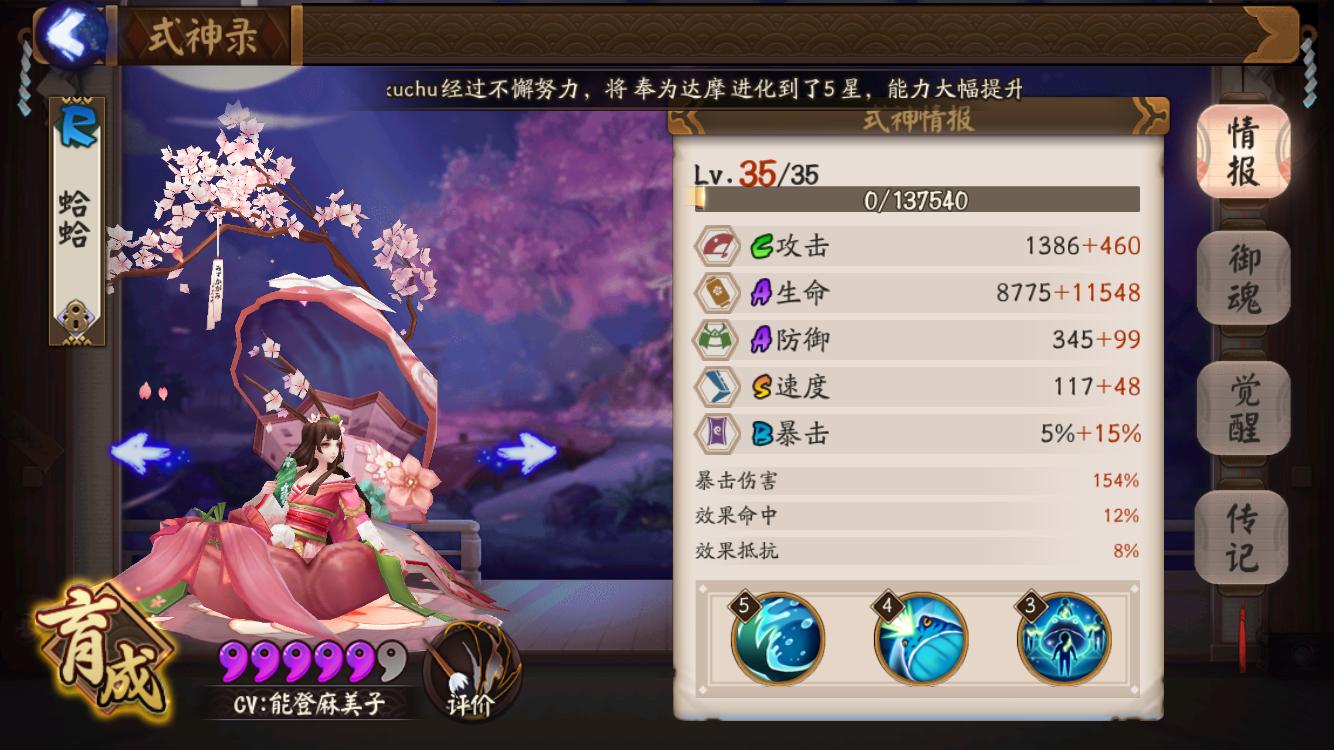Switch to the 御魂 souls tab

(1242, 279)
